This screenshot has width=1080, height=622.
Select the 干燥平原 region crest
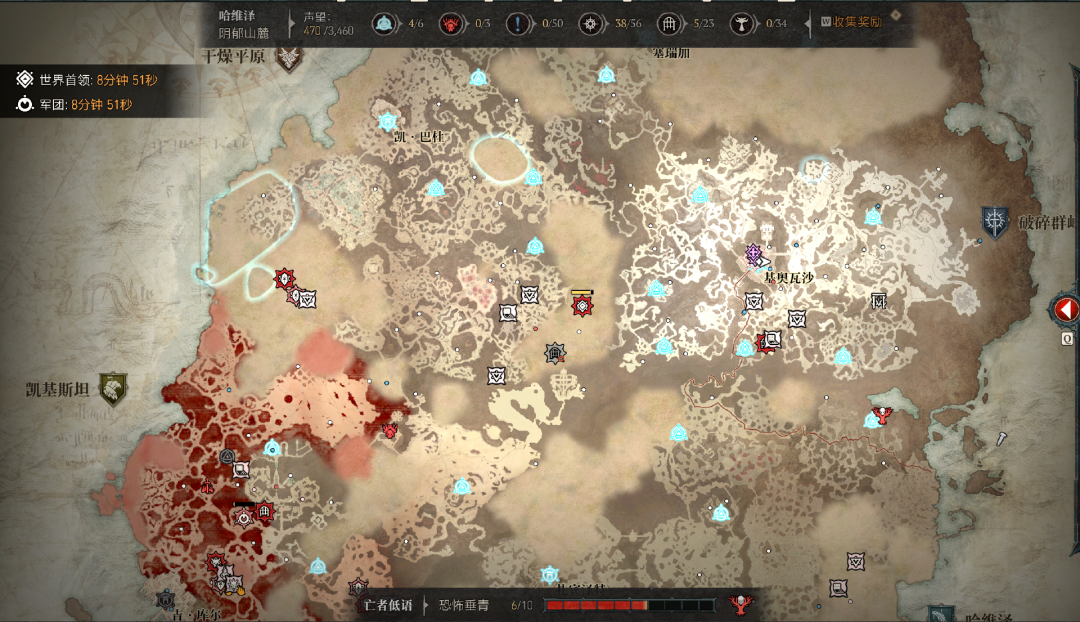(288, 58)
